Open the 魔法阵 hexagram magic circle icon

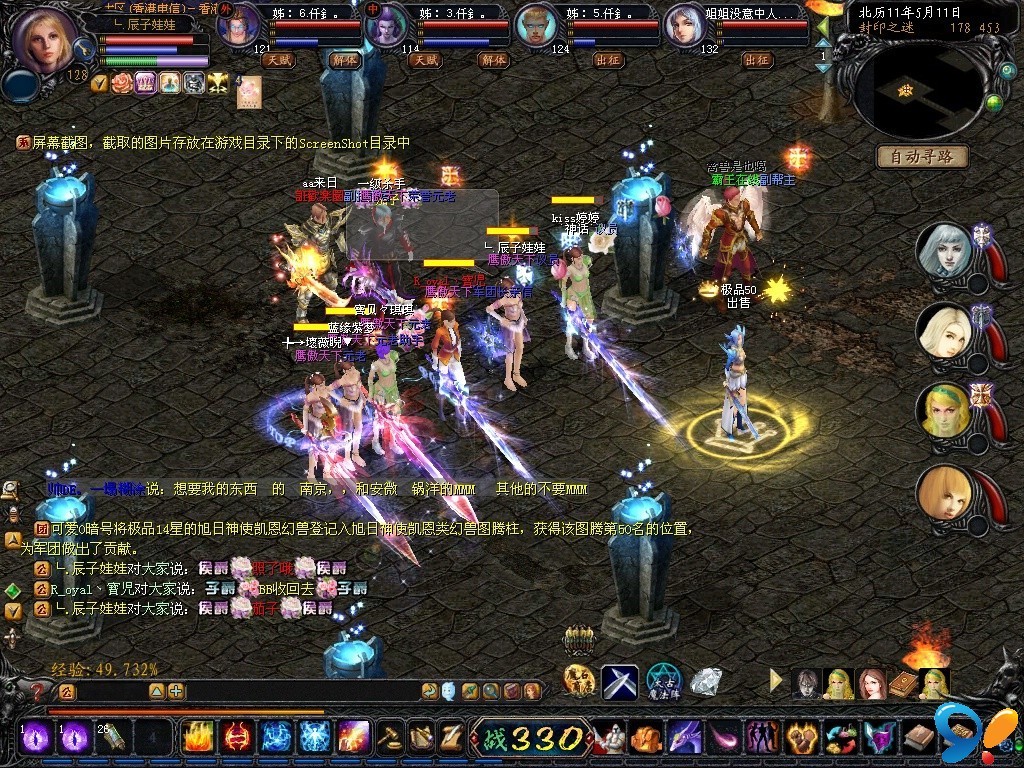click(x=663, y=681)
